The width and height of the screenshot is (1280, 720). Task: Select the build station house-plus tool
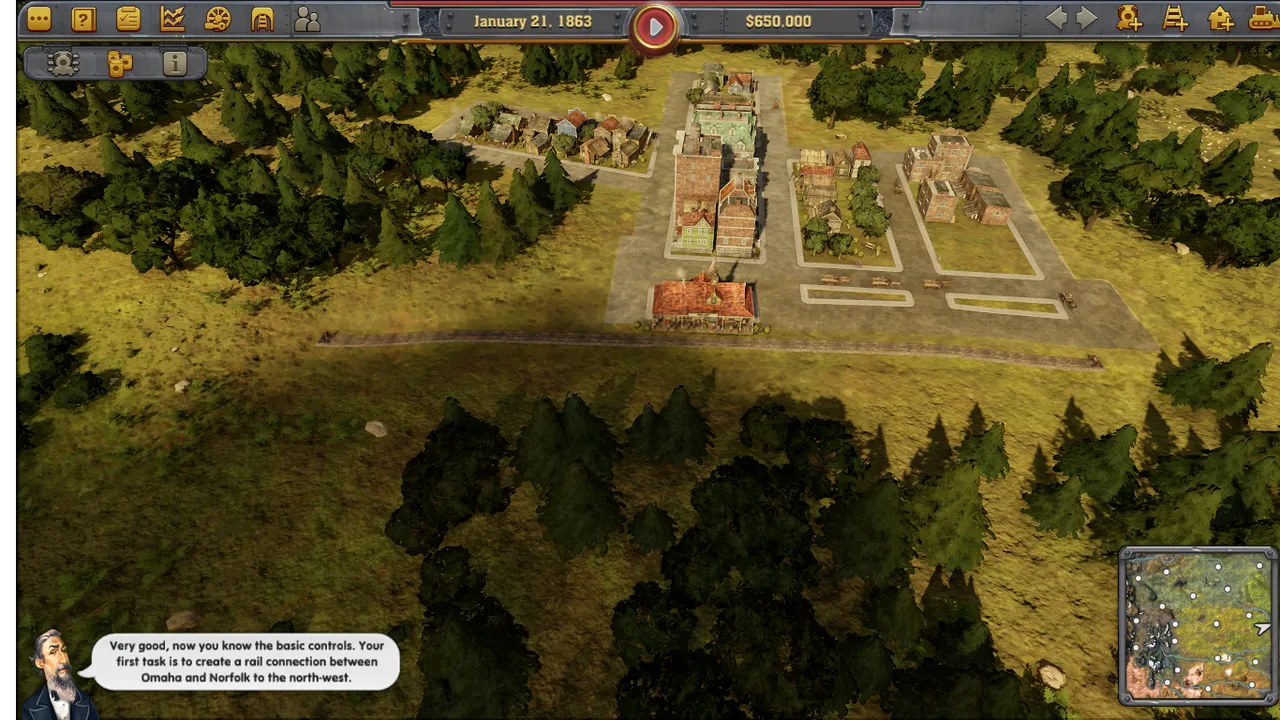(x=1220, y=18)
